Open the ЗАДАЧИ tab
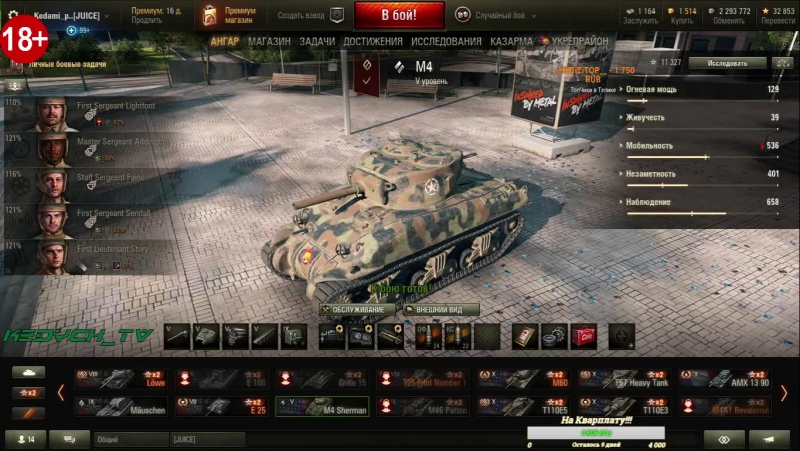Viewport: 800px width, 451px height. [317, 42]
